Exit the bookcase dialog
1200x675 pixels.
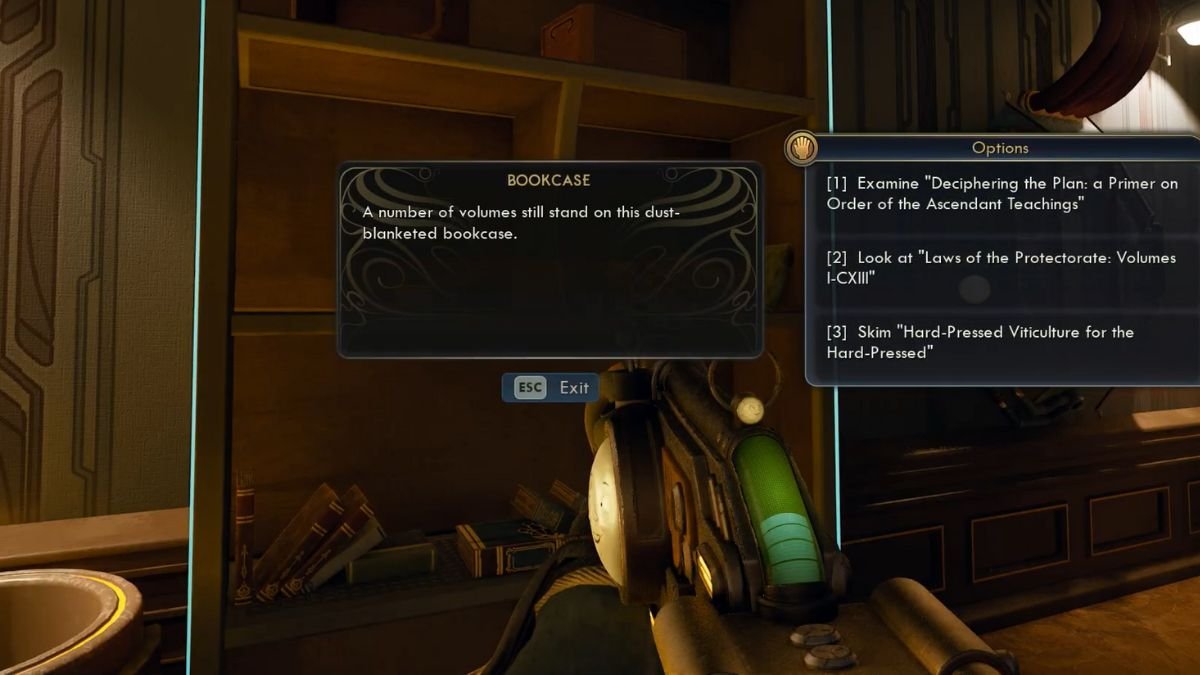pyautogui.click(x=551, y=388)
